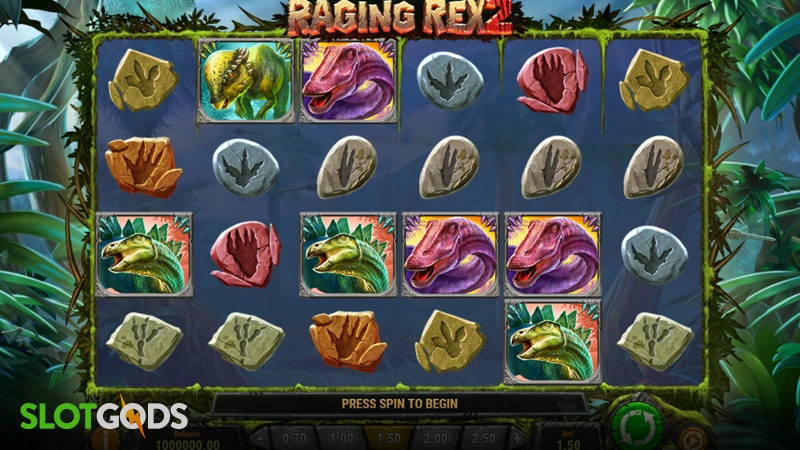Open the orange info button
The height and width of the screenshot is (450, 800).
(104, 439)
